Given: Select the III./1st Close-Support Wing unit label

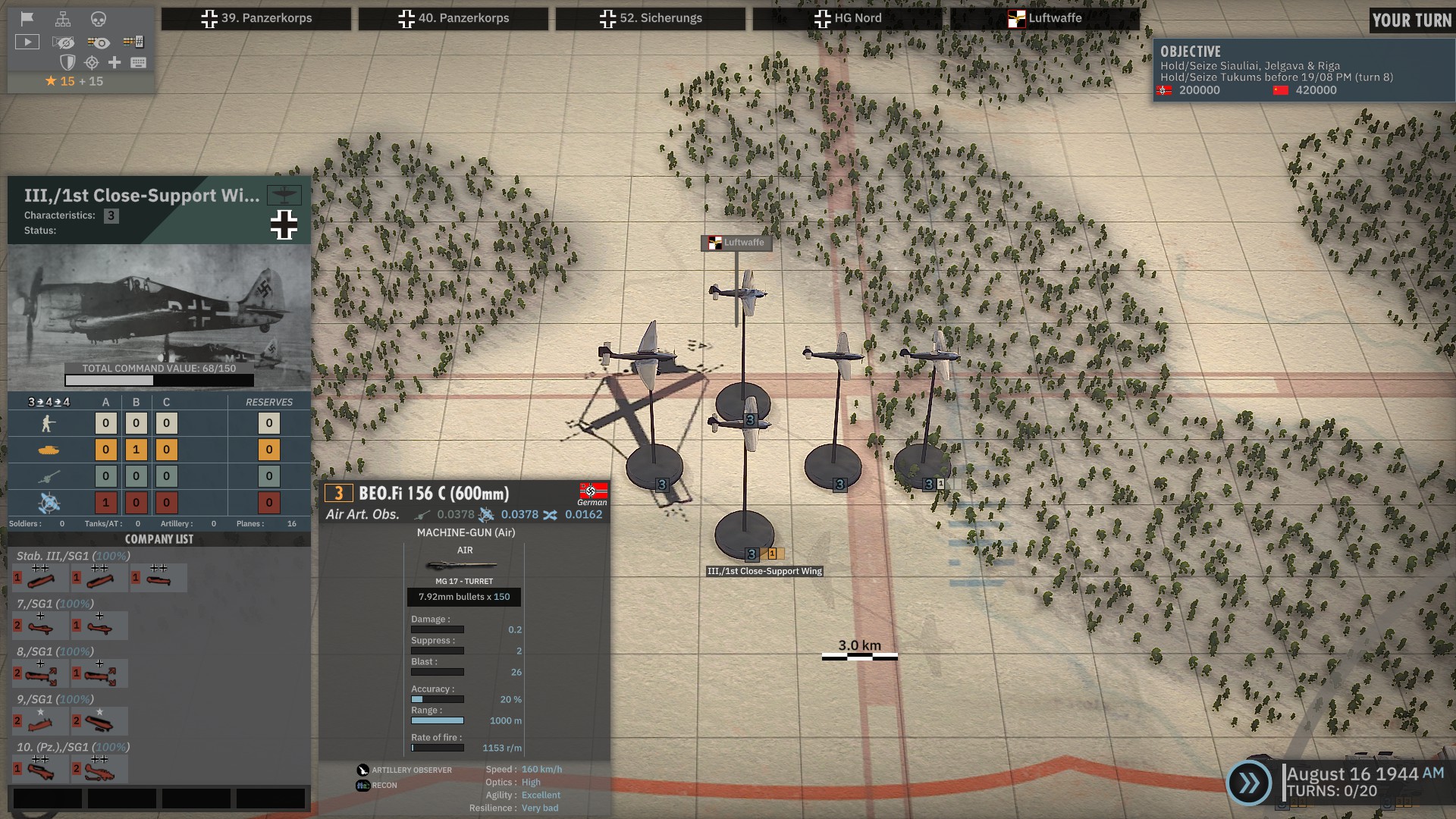Looking at the screenshot, I should point(764,571).
